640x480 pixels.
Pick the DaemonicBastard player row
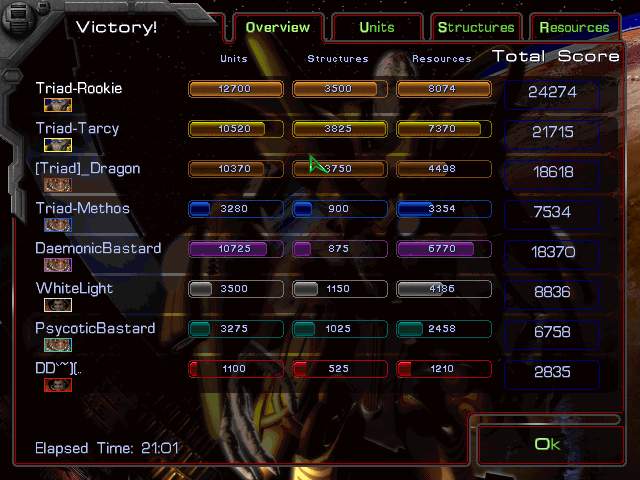pos(98,249)
